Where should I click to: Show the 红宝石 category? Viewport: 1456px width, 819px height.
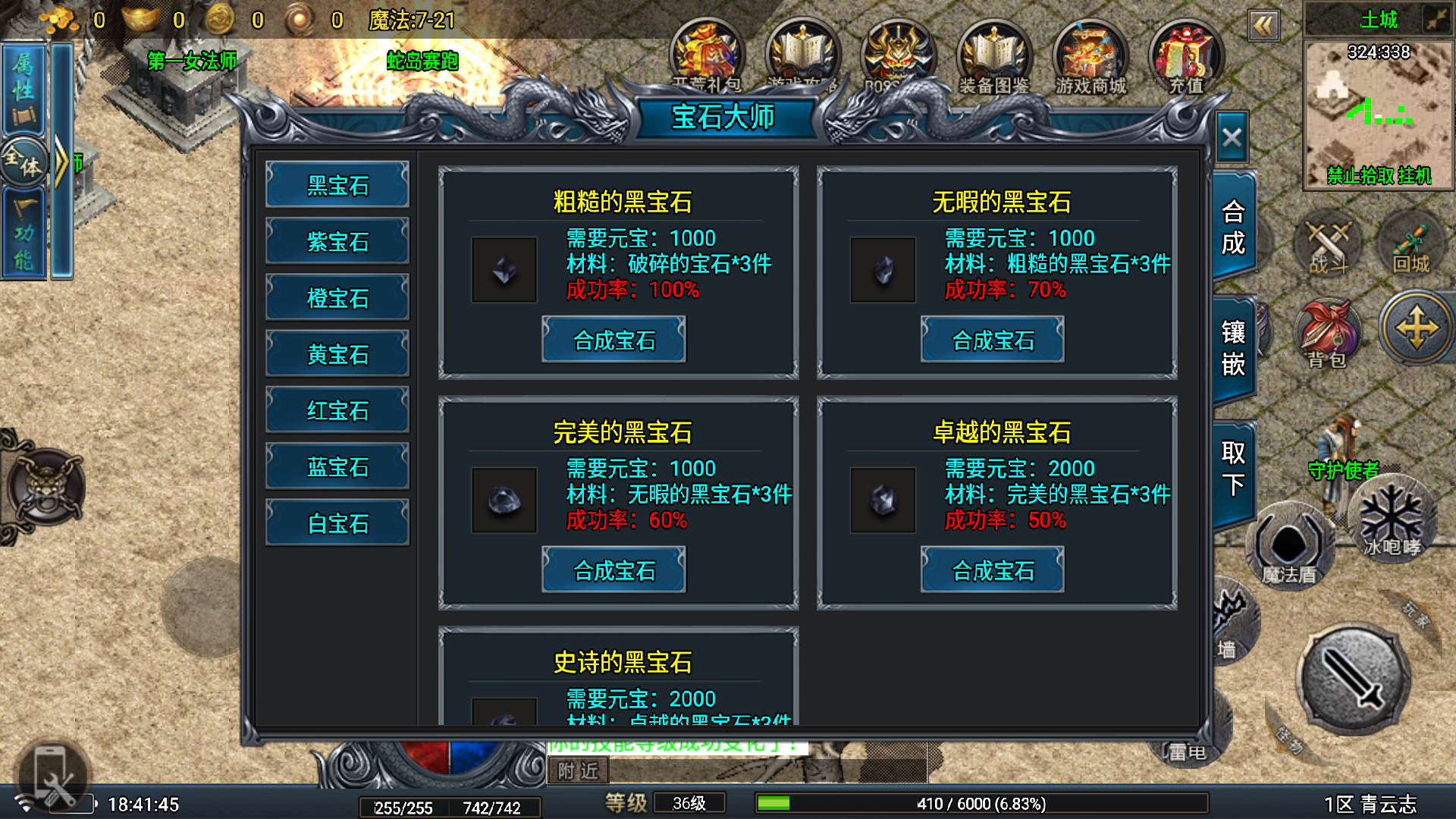tap(337, 410)
